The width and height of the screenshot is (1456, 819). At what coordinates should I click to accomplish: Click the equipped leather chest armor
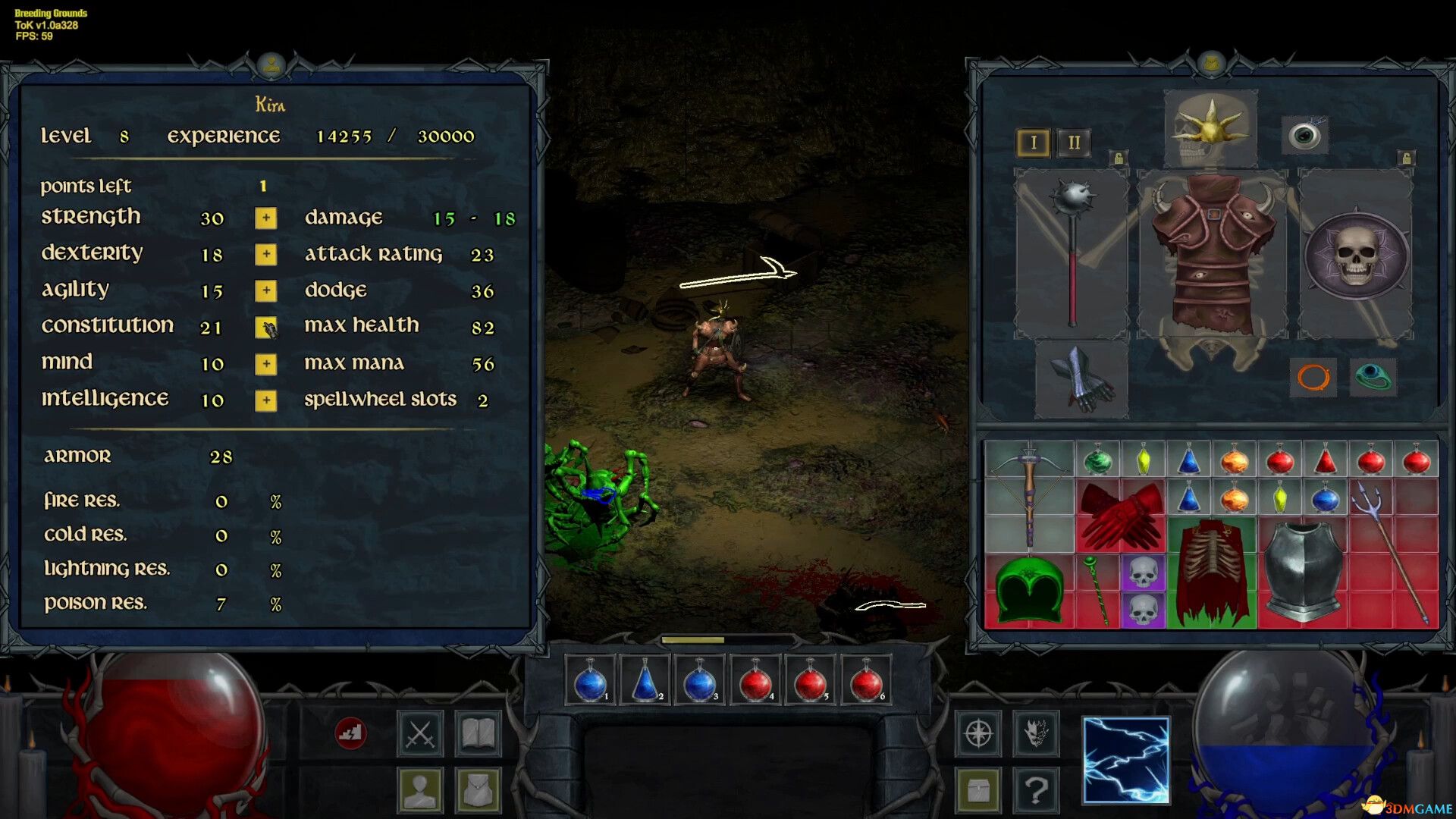[x=1212, y=254]
